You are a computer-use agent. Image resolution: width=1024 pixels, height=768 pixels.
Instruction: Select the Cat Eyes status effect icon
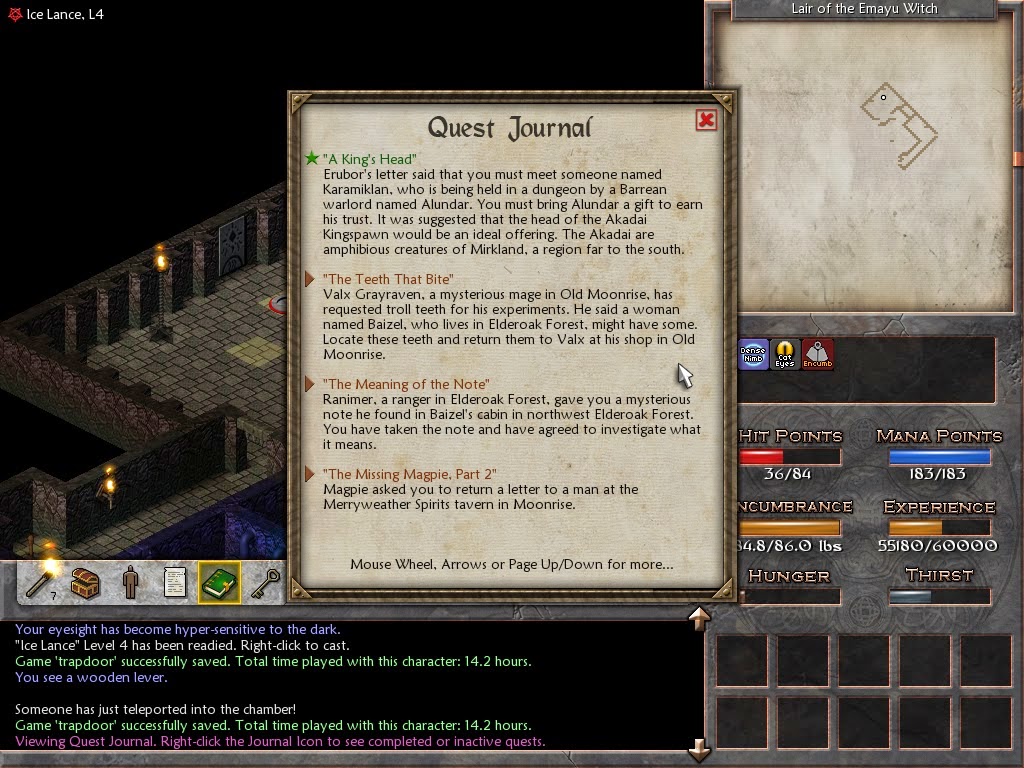[x=785, y=354]
